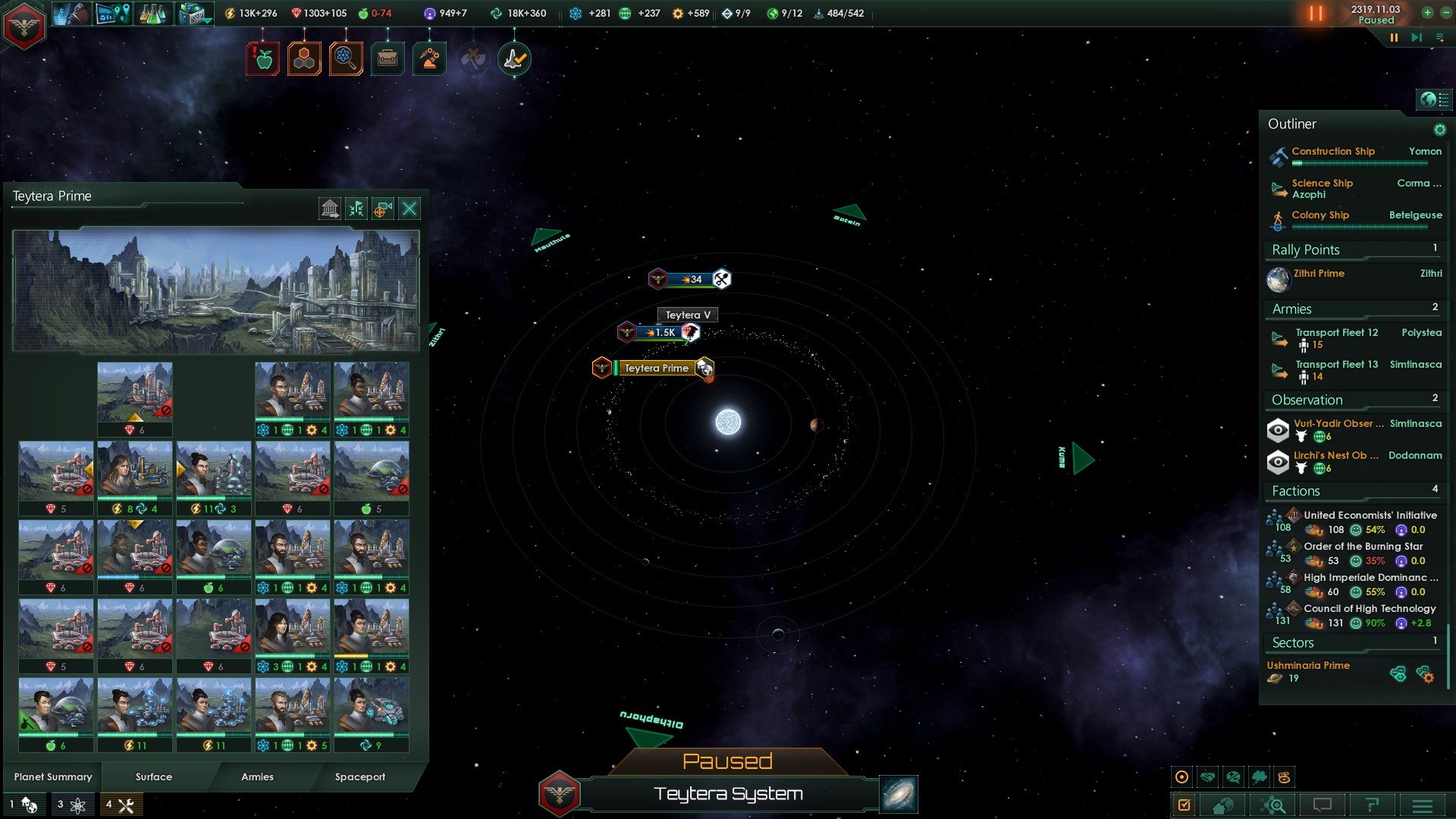Click the briefcase notification icon

[x=388, y=59]
